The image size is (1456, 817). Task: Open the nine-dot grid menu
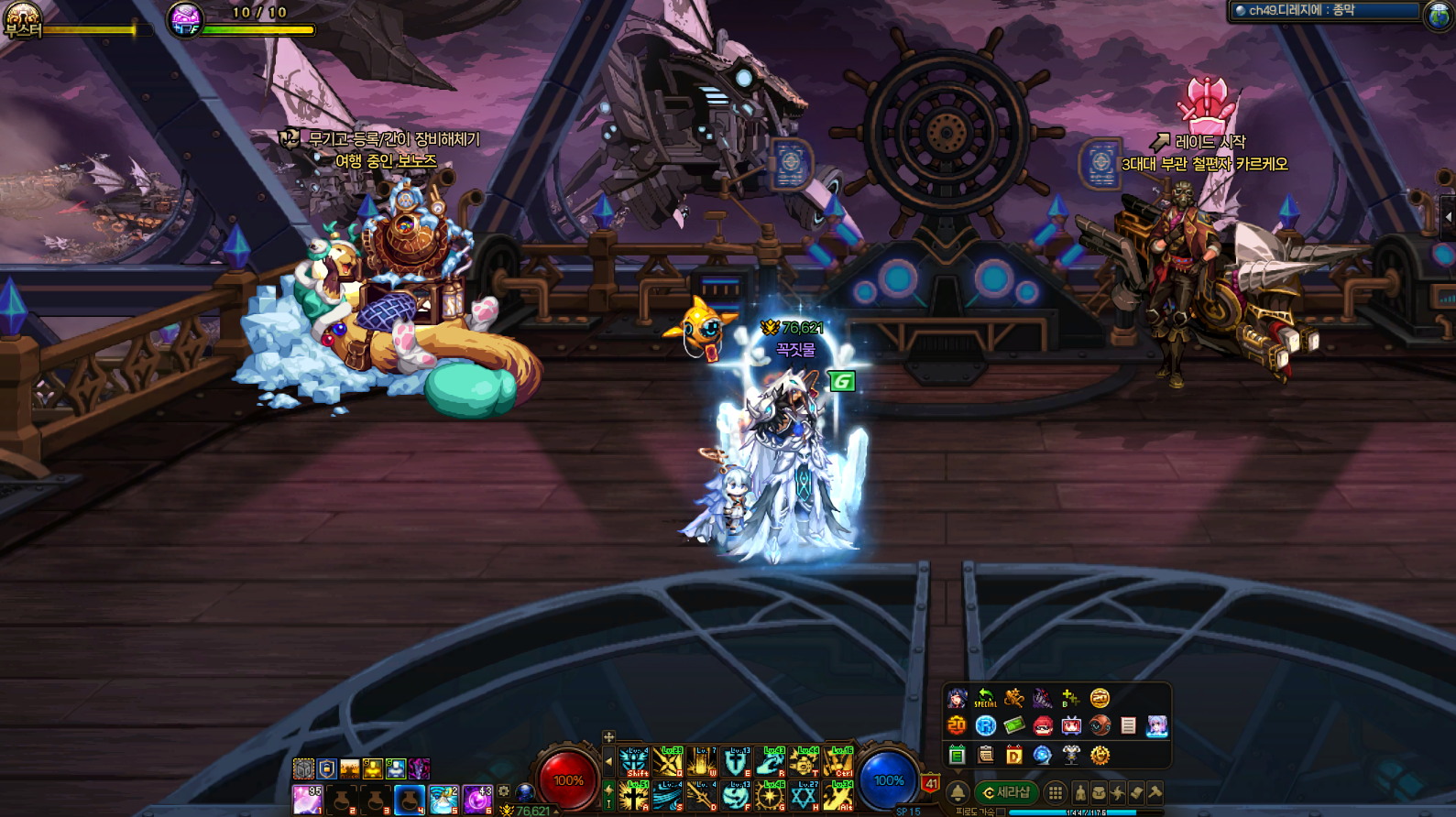(1056, 793)
